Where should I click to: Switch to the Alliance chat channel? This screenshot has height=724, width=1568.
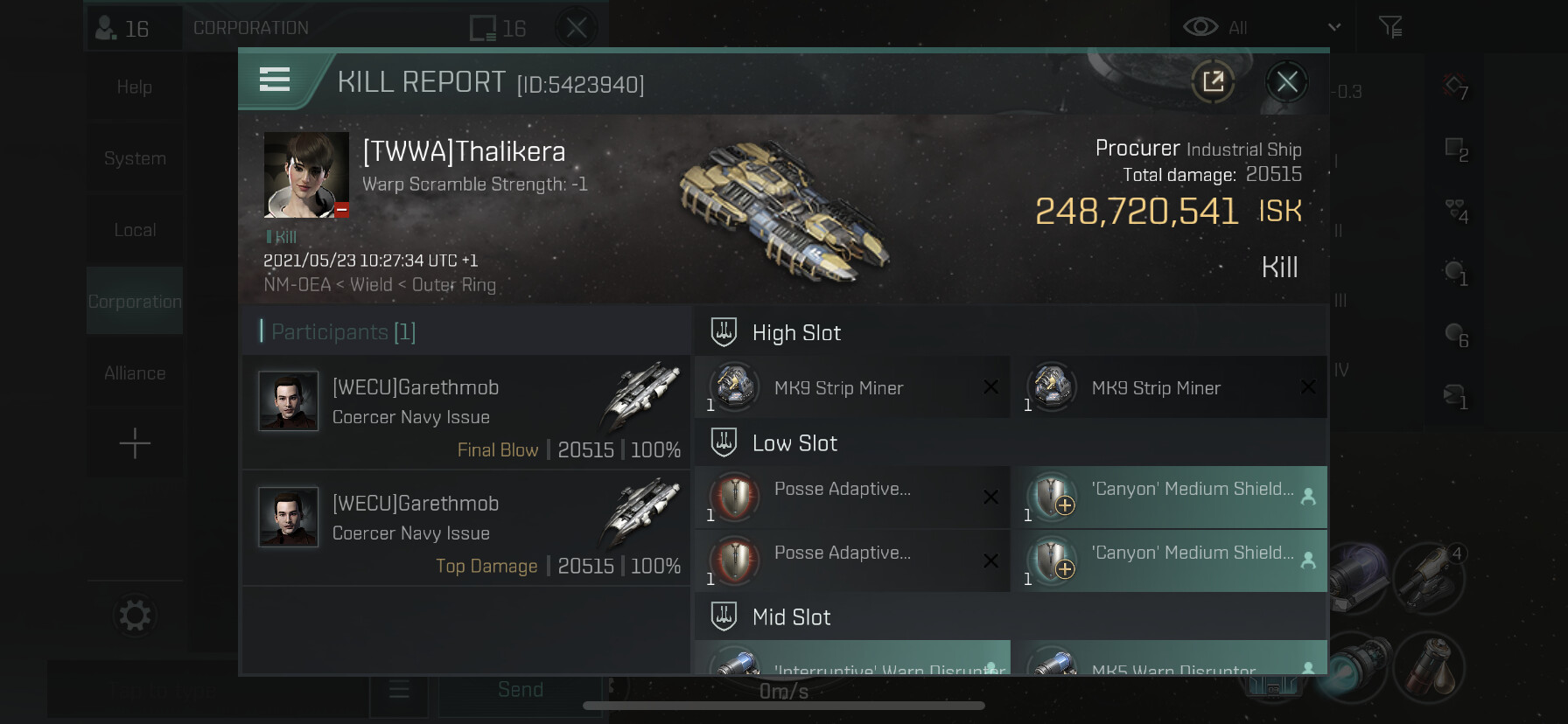tap(135, 373)
